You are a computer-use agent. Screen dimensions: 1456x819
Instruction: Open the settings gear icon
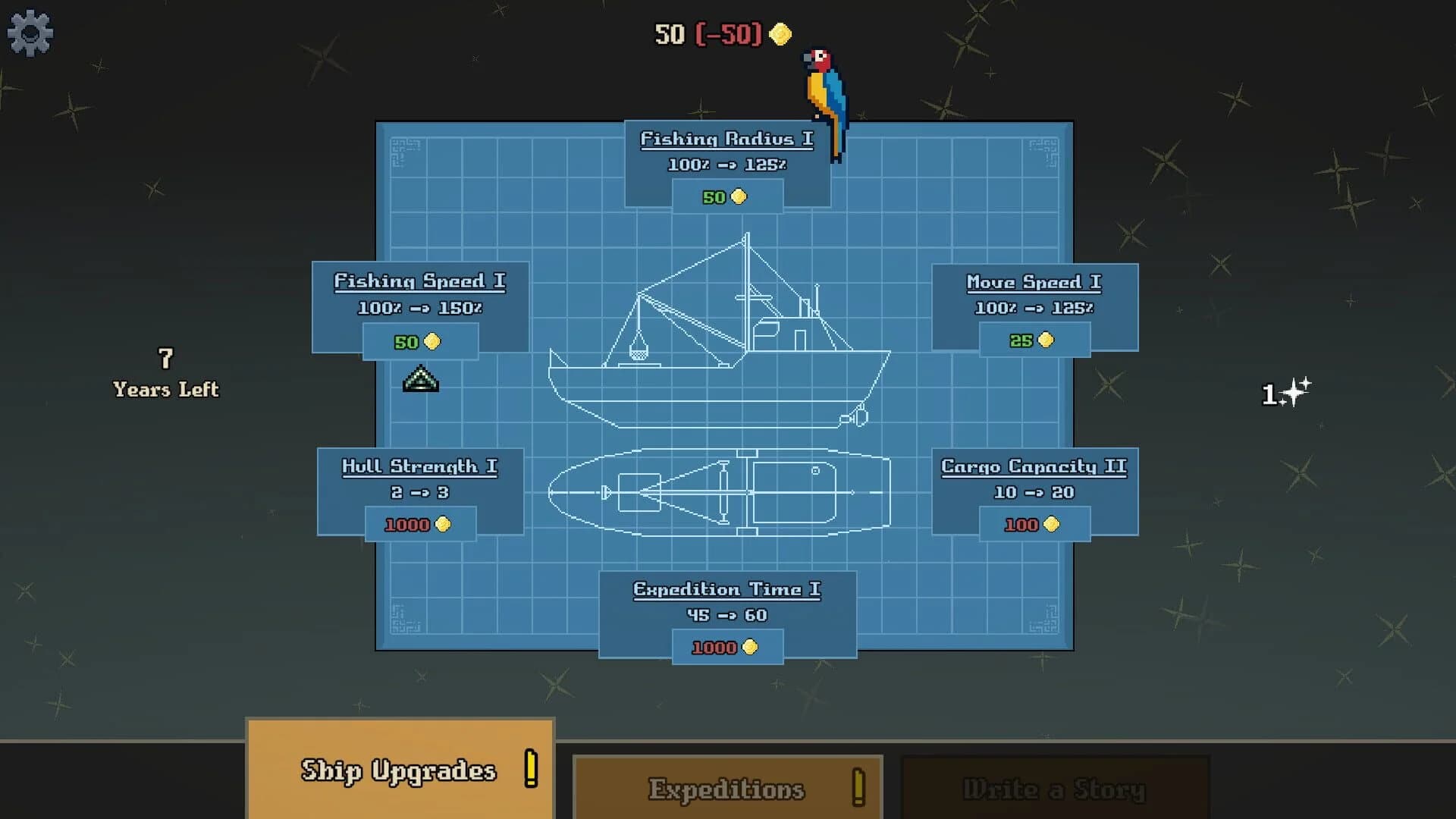pos(29,30)
